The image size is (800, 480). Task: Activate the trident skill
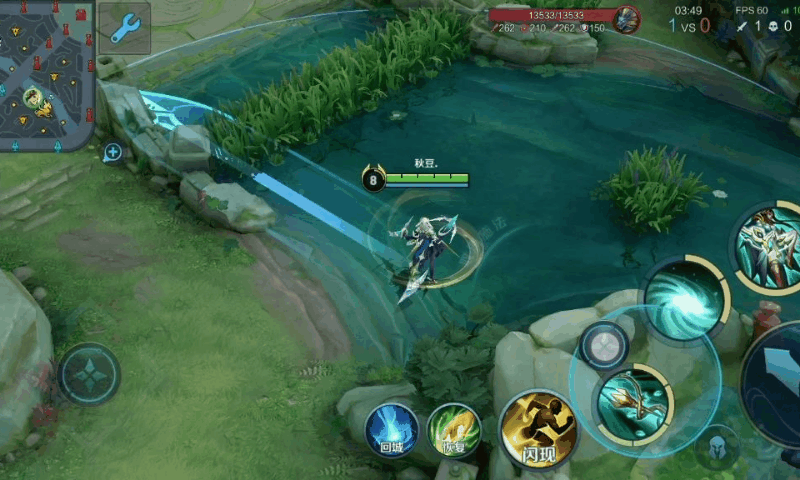coord(634,403)
